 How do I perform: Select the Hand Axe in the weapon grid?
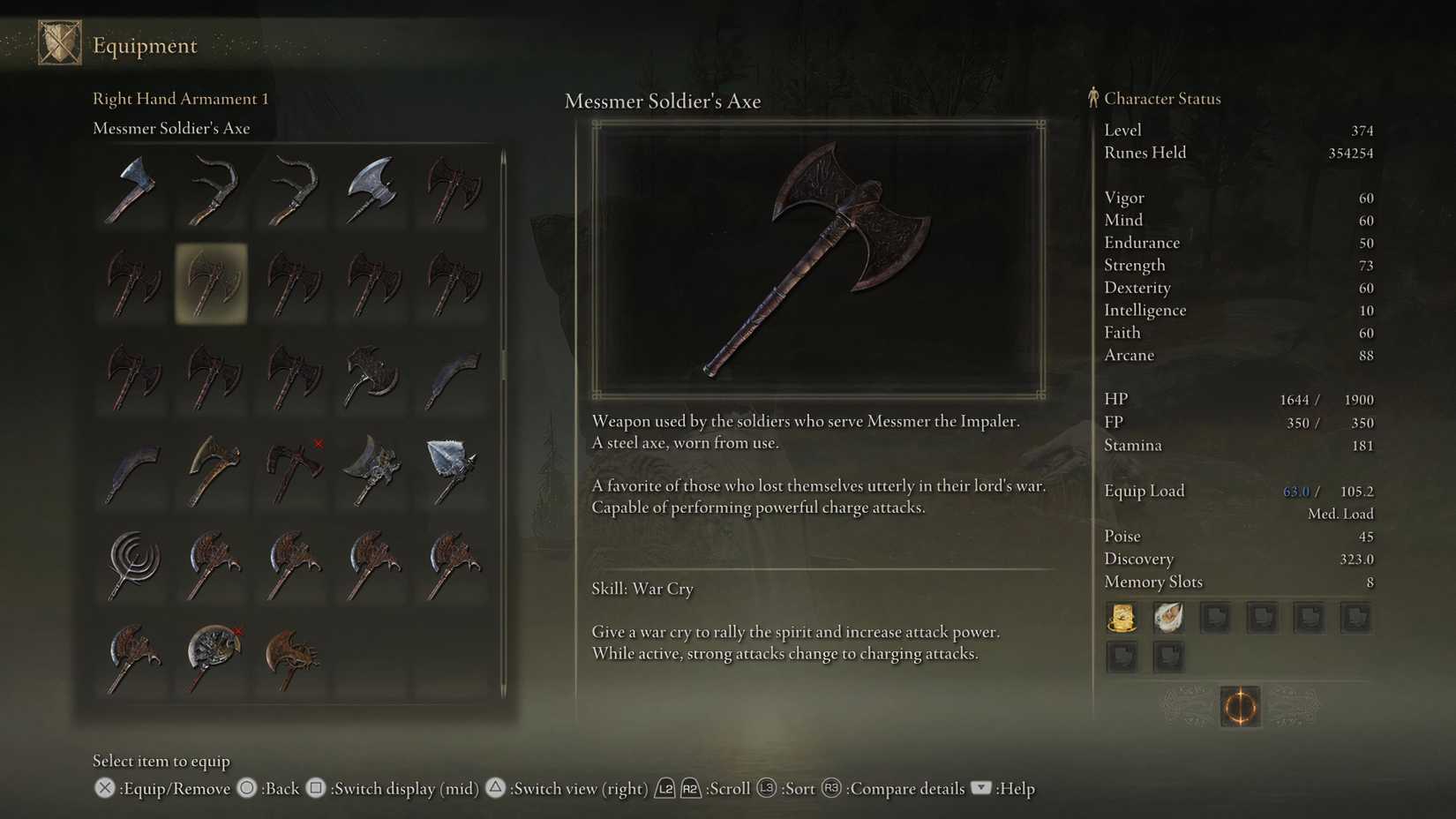[132, 190]
